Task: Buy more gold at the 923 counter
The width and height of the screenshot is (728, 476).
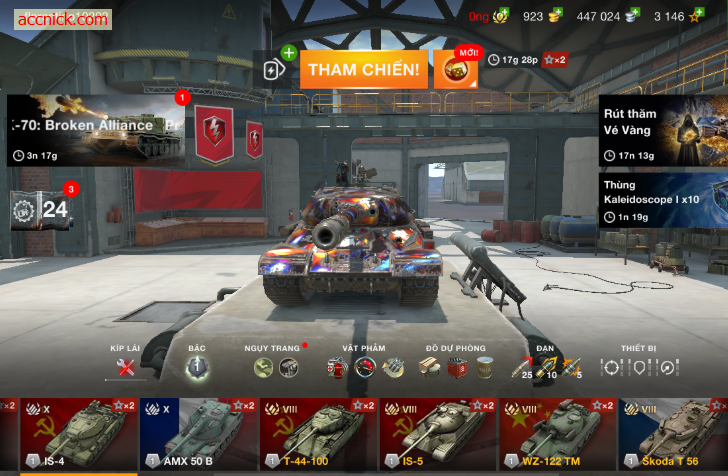Action: 555,16
